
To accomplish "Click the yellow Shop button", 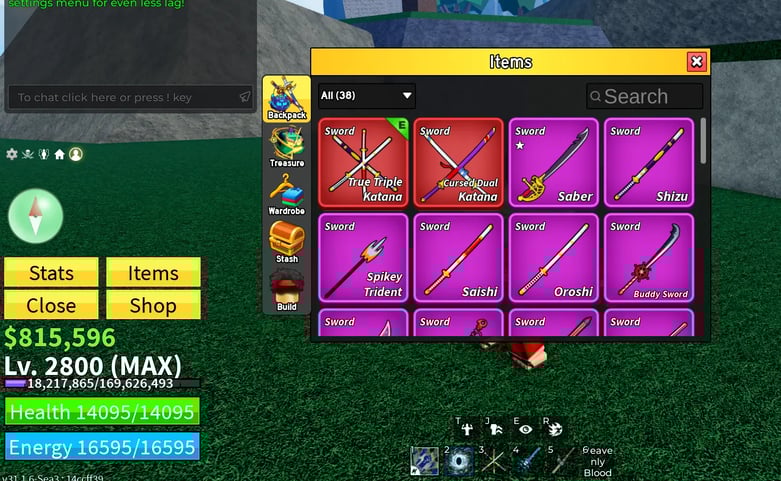I will 153,305.
